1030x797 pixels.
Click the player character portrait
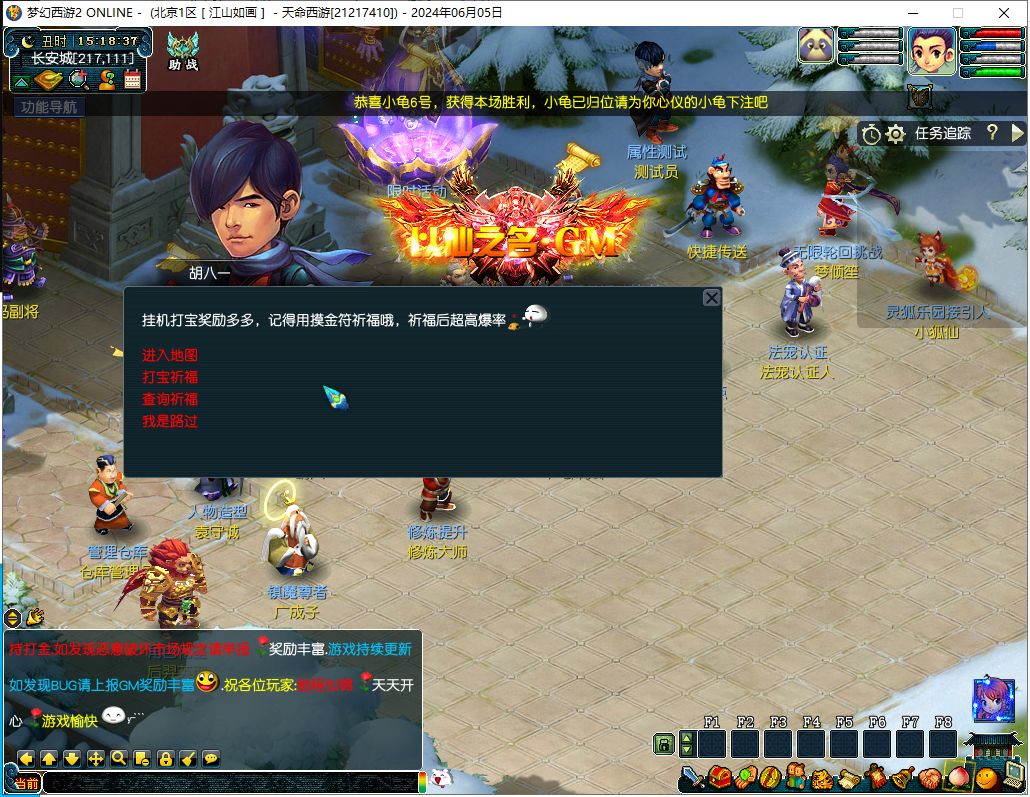[x=932, y=51]
